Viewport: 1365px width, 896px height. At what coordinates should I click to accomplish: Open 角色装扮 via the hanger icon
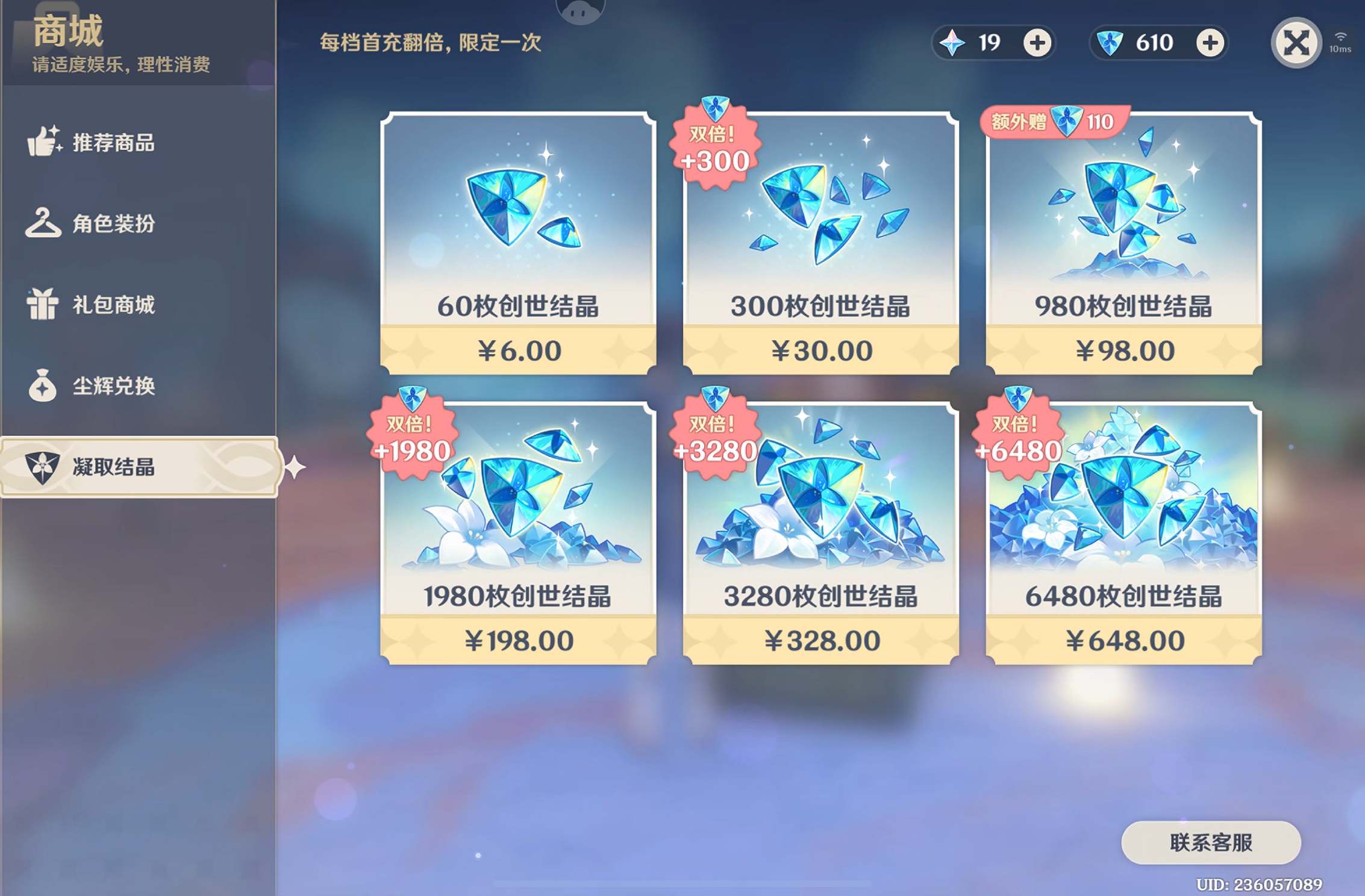tap(43, 223)
